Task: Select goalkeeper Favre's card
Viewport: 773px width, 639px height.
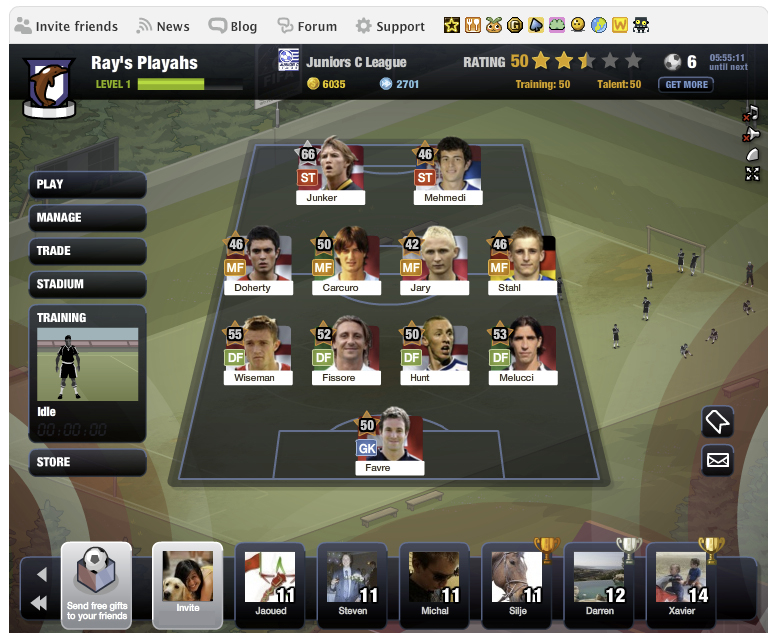Action: (x=389, y=441)
